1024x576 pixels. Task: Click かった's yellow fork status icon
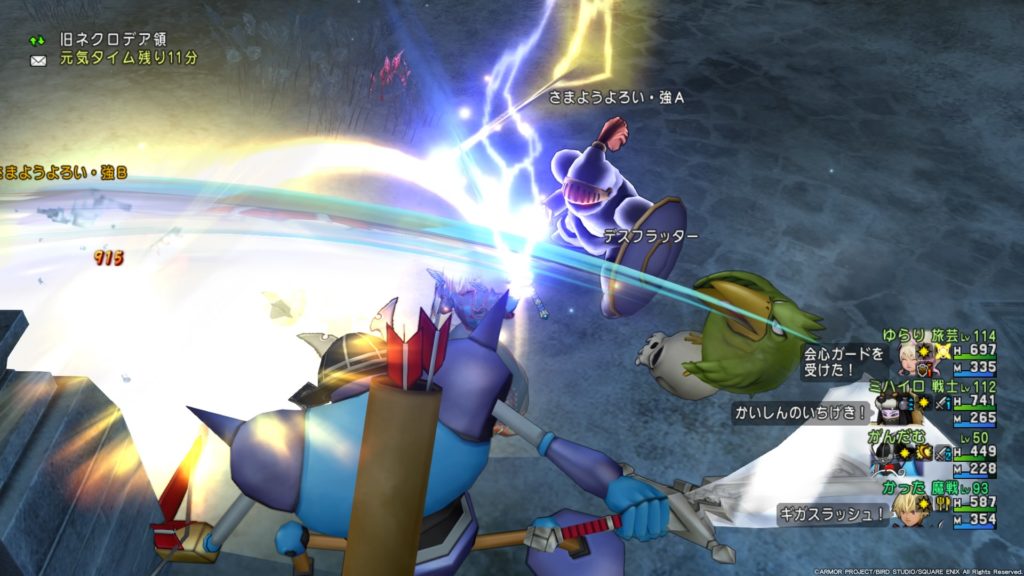pyautogui.click(x=941, y=504)
